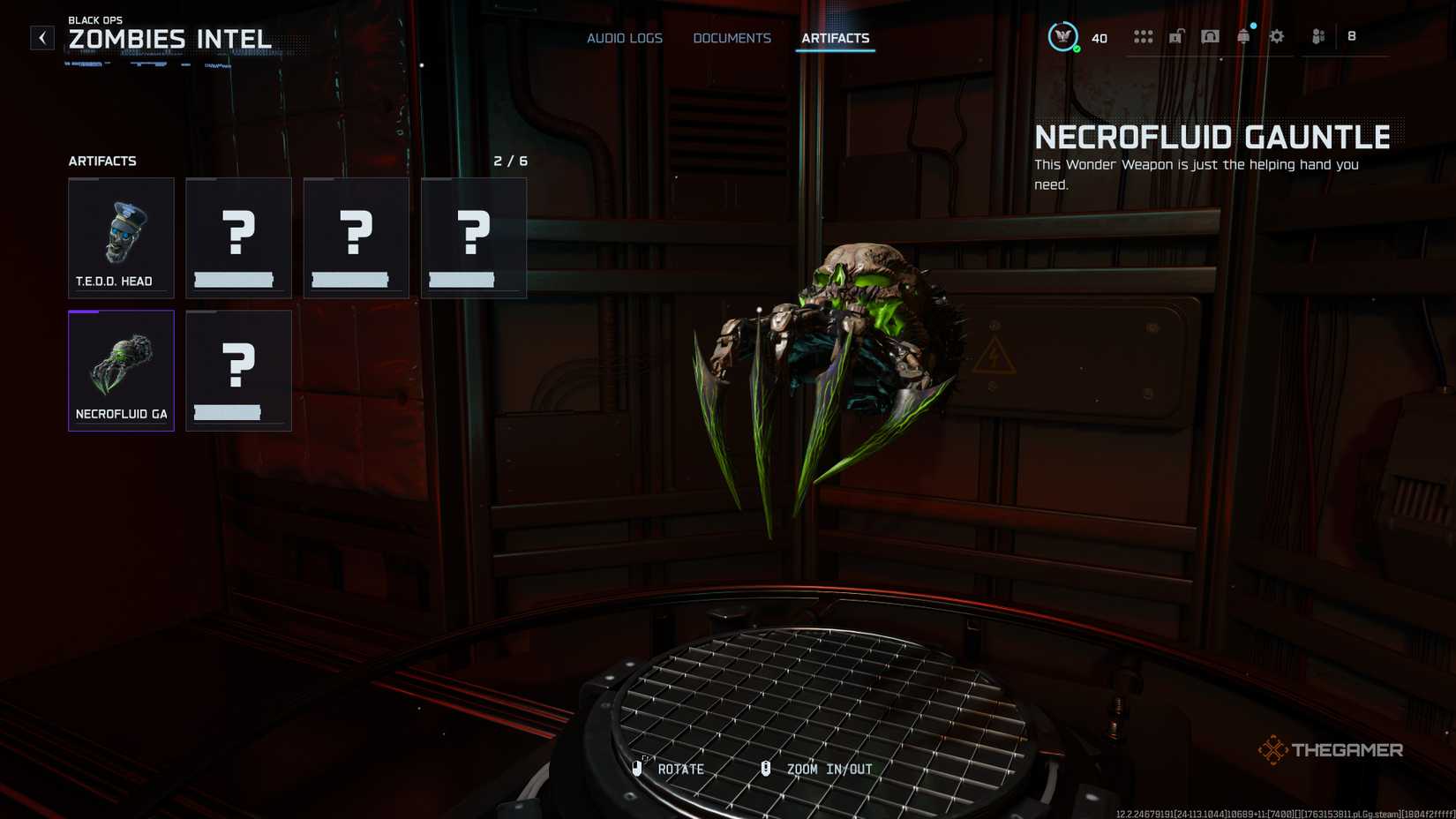
Task: Click the unlocked padlock icon
Action: [1176, 37]
